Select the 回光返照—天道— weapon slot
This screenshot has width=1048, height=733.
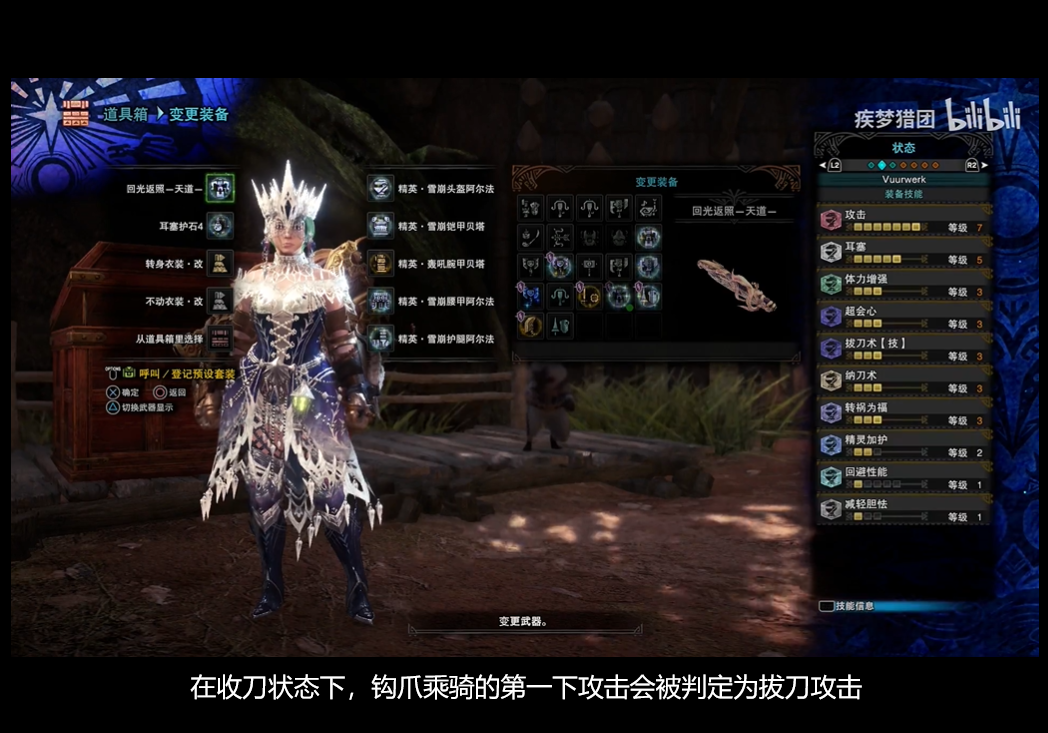coord(220,187)
